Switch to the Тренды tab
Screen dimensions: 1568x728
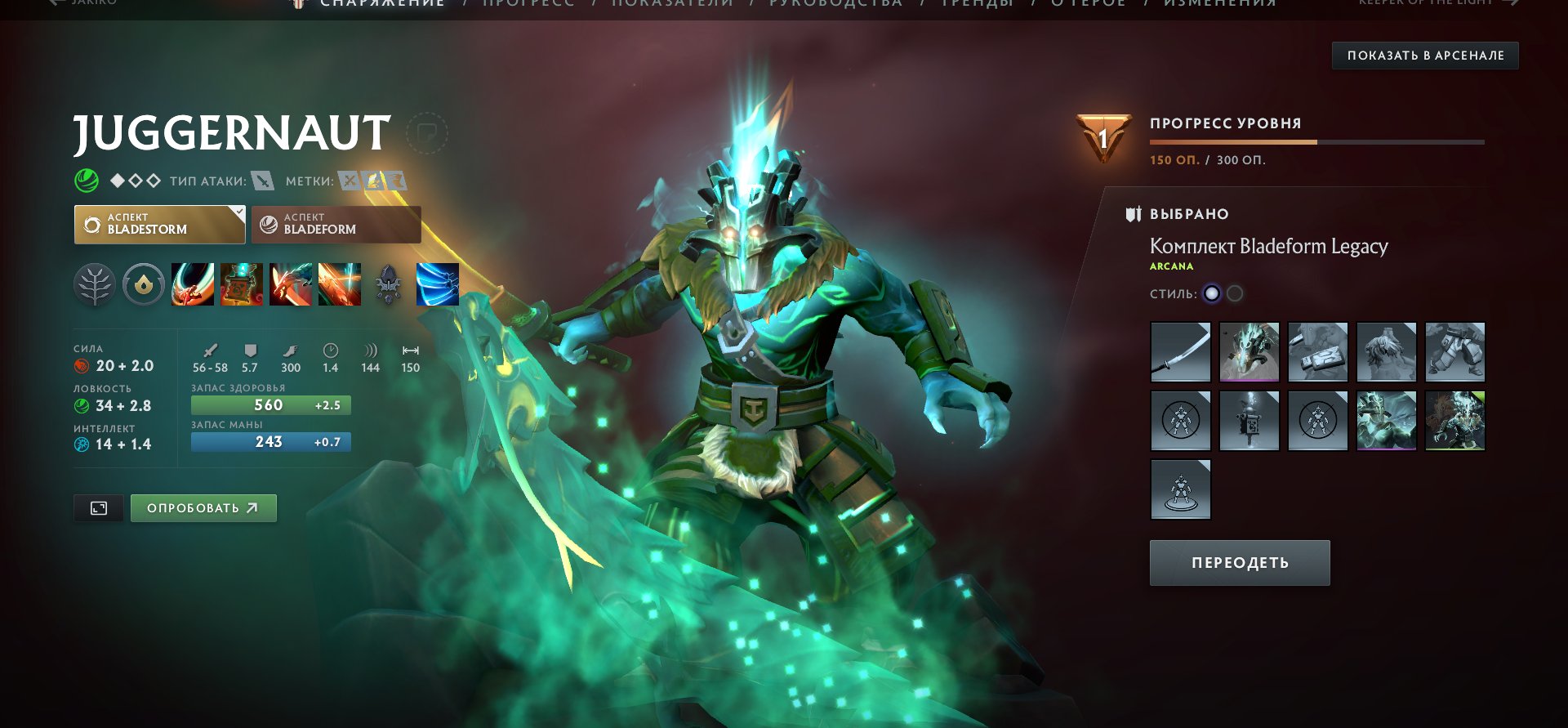[977, 4]
